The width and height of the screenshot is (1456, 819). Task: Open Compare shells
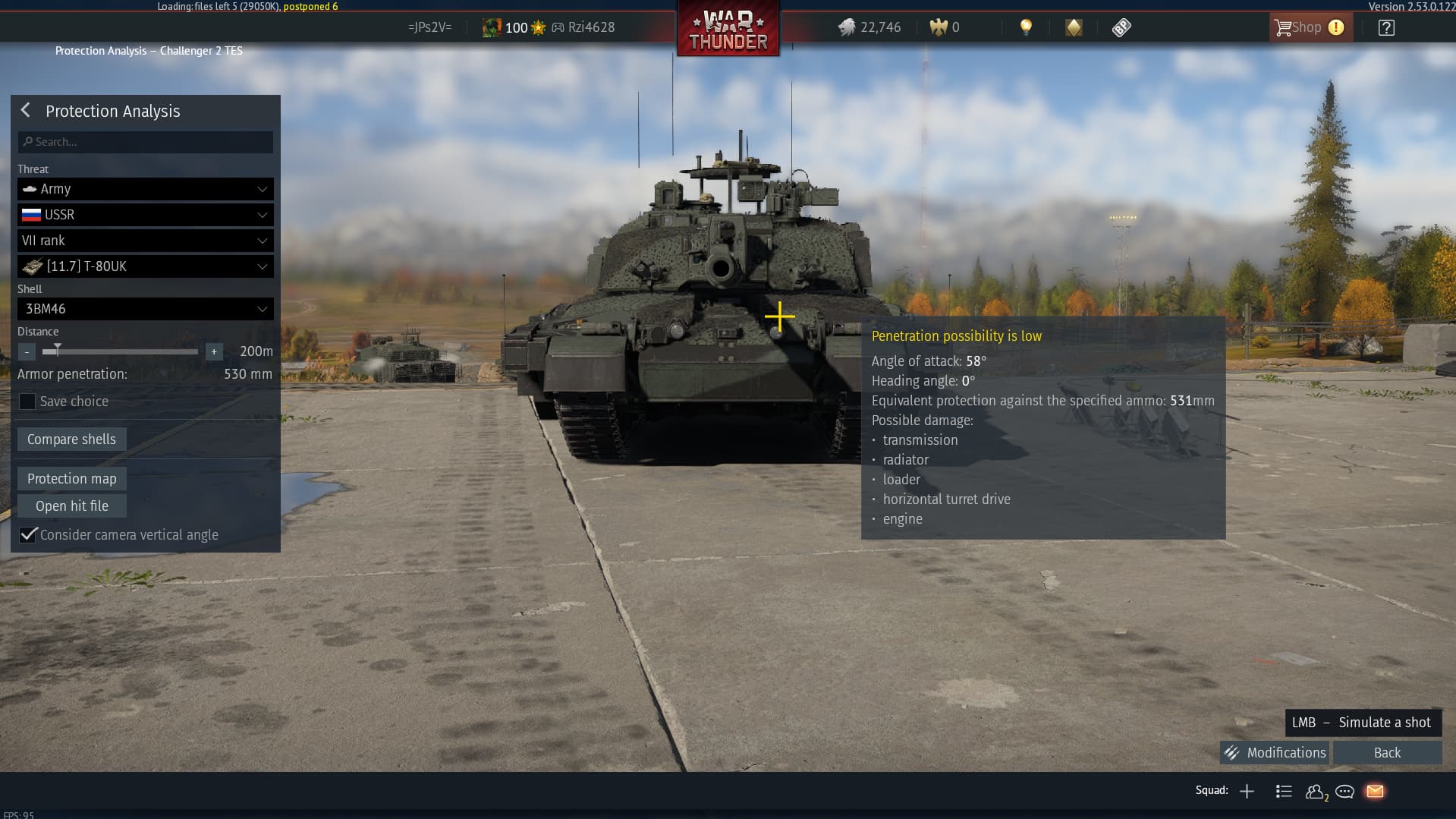point(71,439)
